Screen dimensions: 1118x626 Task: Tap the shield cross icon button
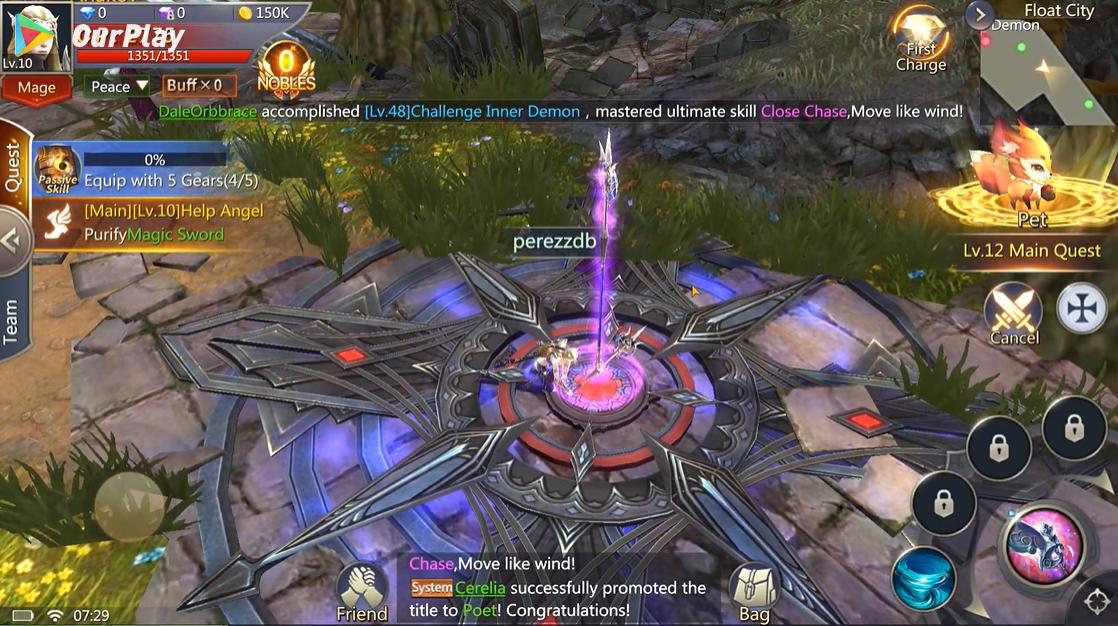coord(1079,307)
